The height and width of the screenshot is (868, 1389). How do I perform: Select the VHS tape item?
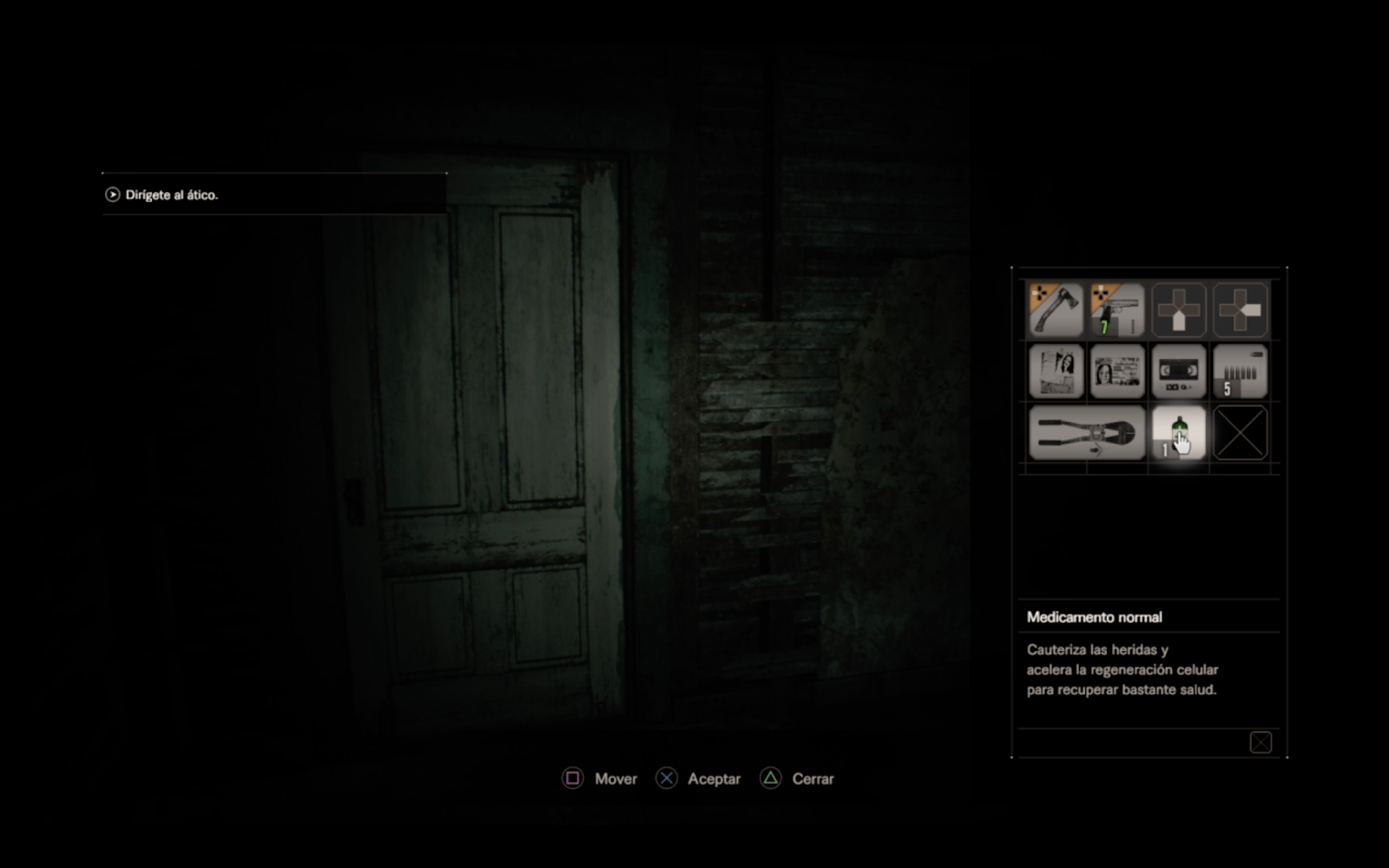[1178, 372]
